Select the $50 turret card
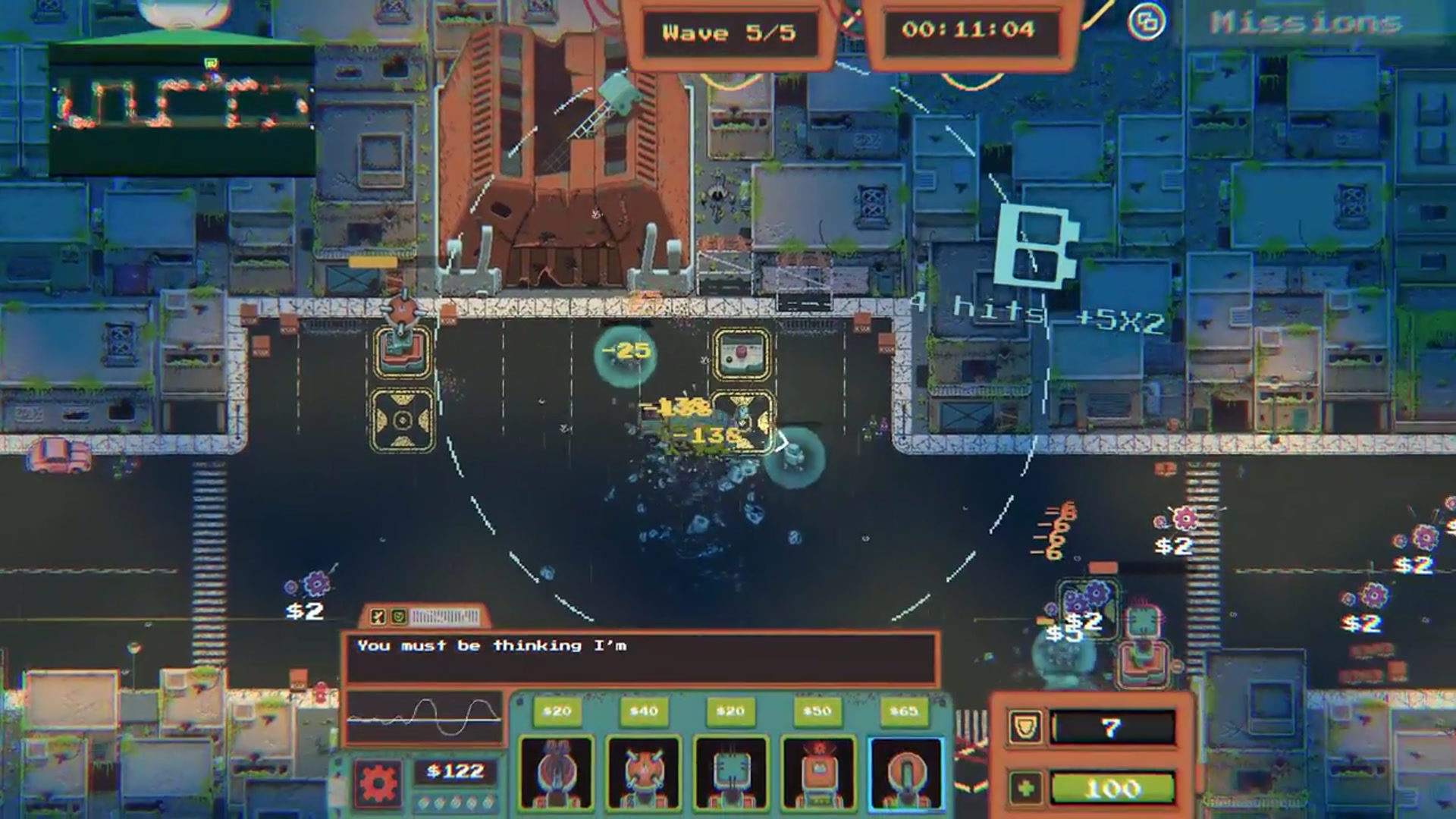This screenshot has width=1456, height=819. (x=817, y=772)
